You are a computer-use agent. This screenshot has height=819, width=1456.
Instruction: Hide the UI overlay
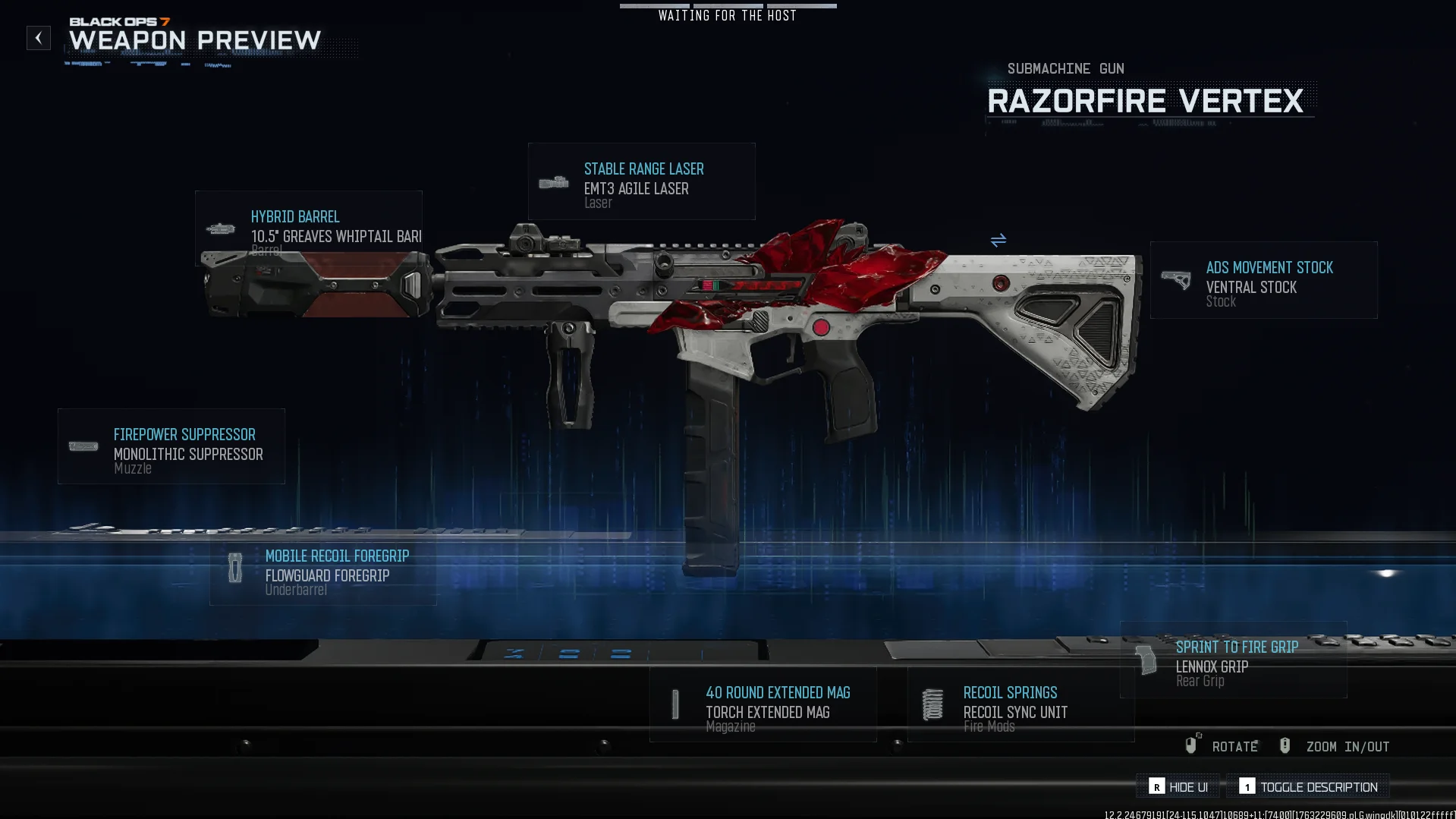tap(1178, 787)
